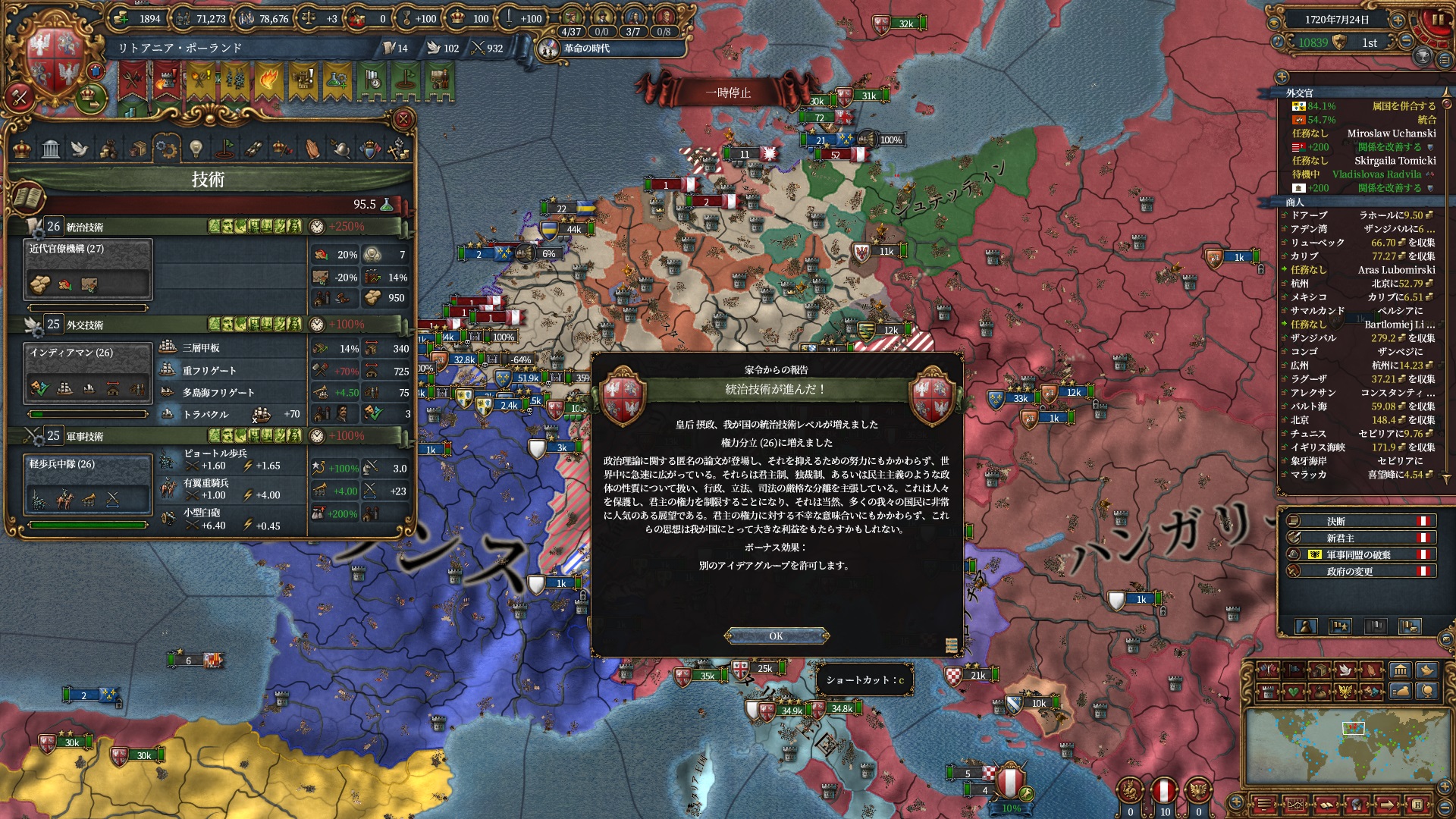This screenshot has width=1456, height=819.
Task: Select the 30k army in Spain
Action: tap(72, 742)
